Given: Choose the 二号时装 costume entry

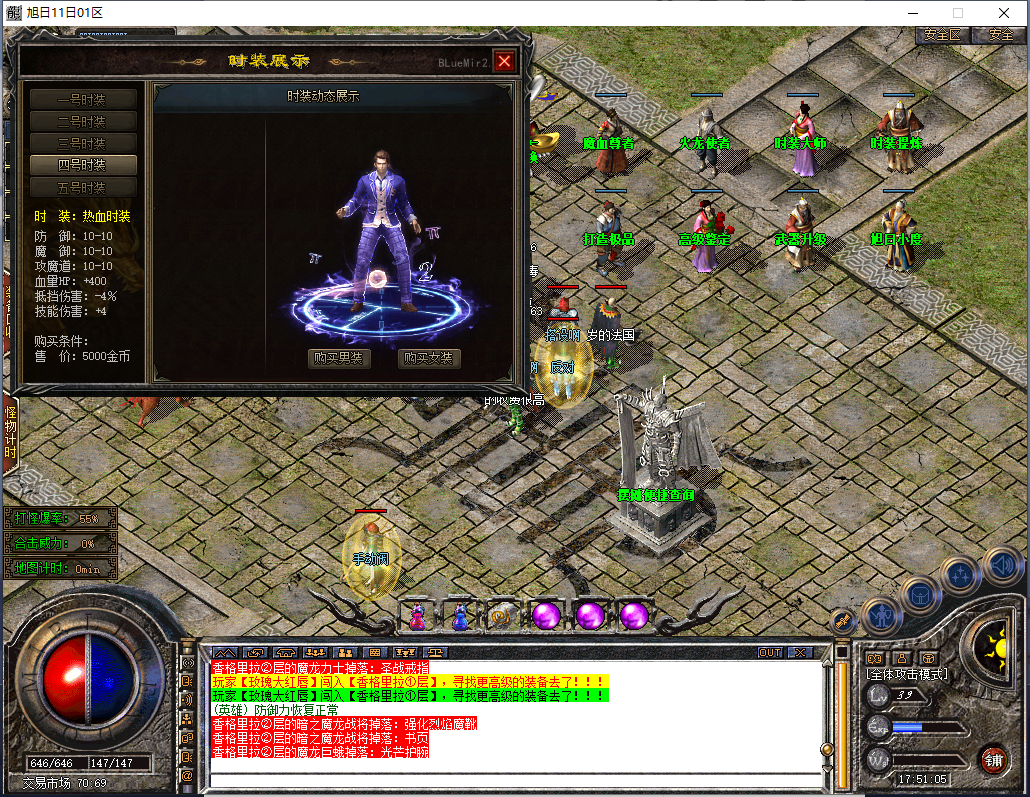Looking at the screenshot, I should tap(82, 121).
